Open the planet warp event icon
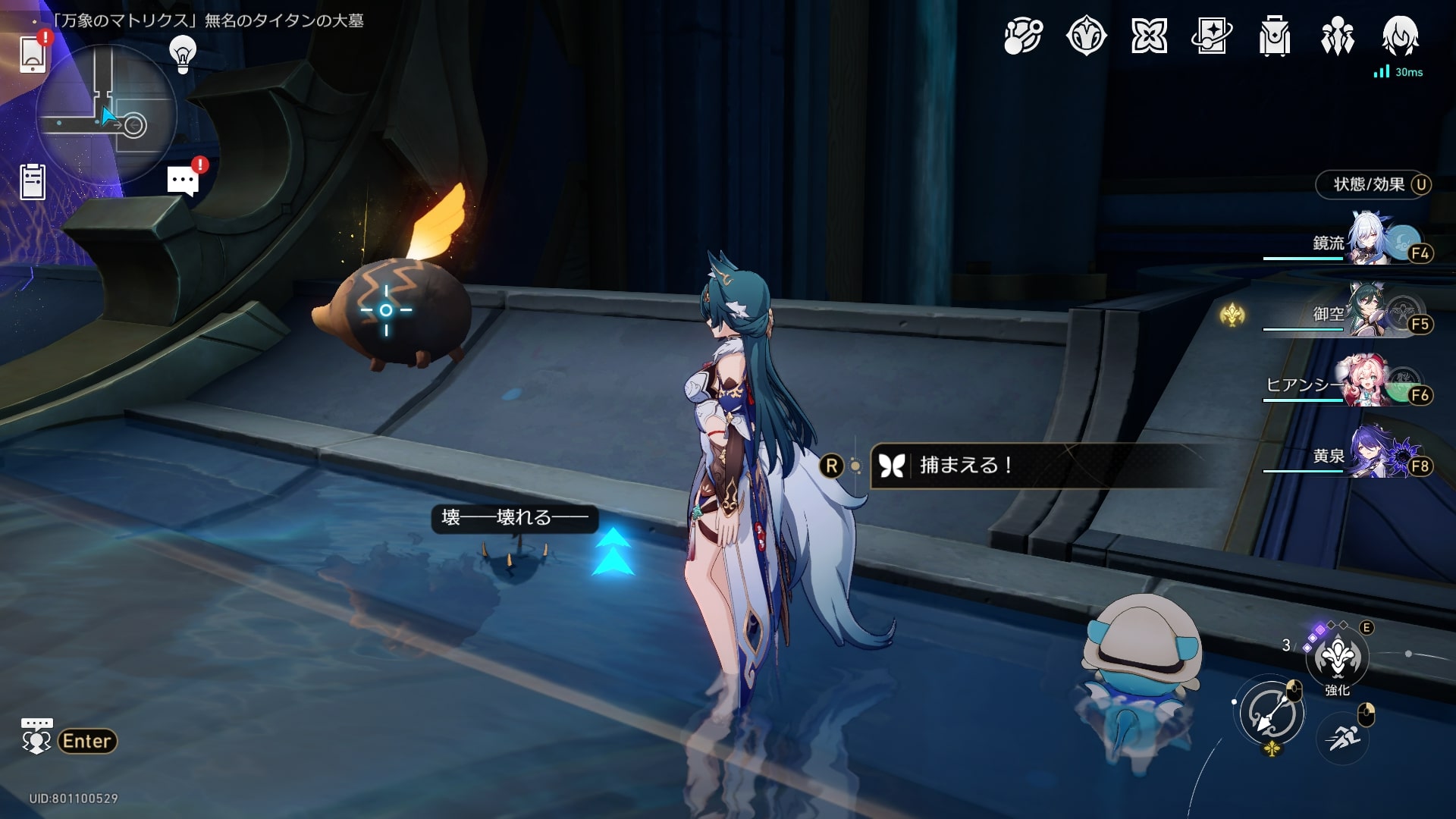Screen dimensions: 1456x819 [1023, 36]
